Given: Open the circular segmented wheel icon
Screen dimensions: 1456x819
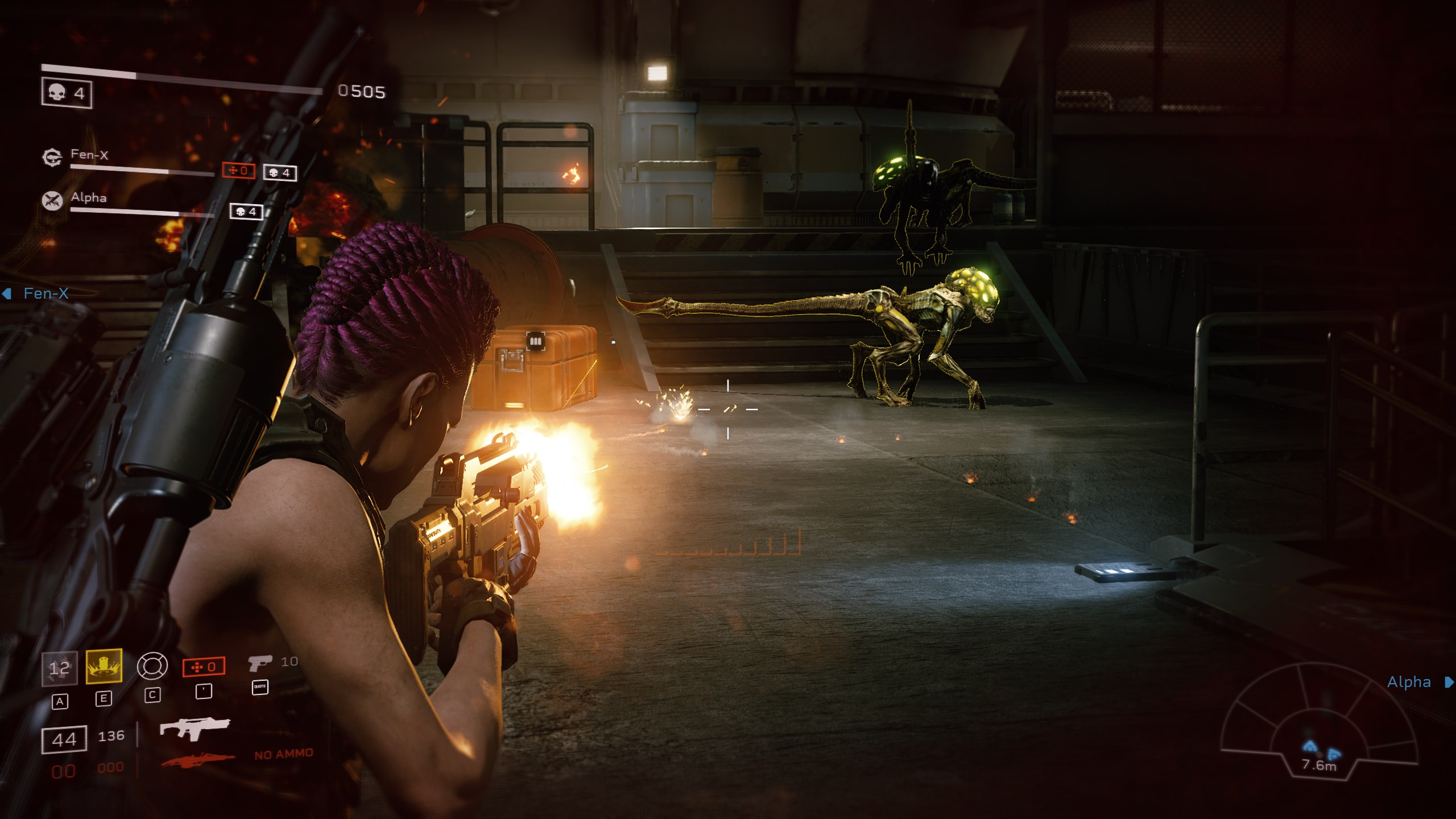Looking at the screenshot, I should (x=152, y=665).
